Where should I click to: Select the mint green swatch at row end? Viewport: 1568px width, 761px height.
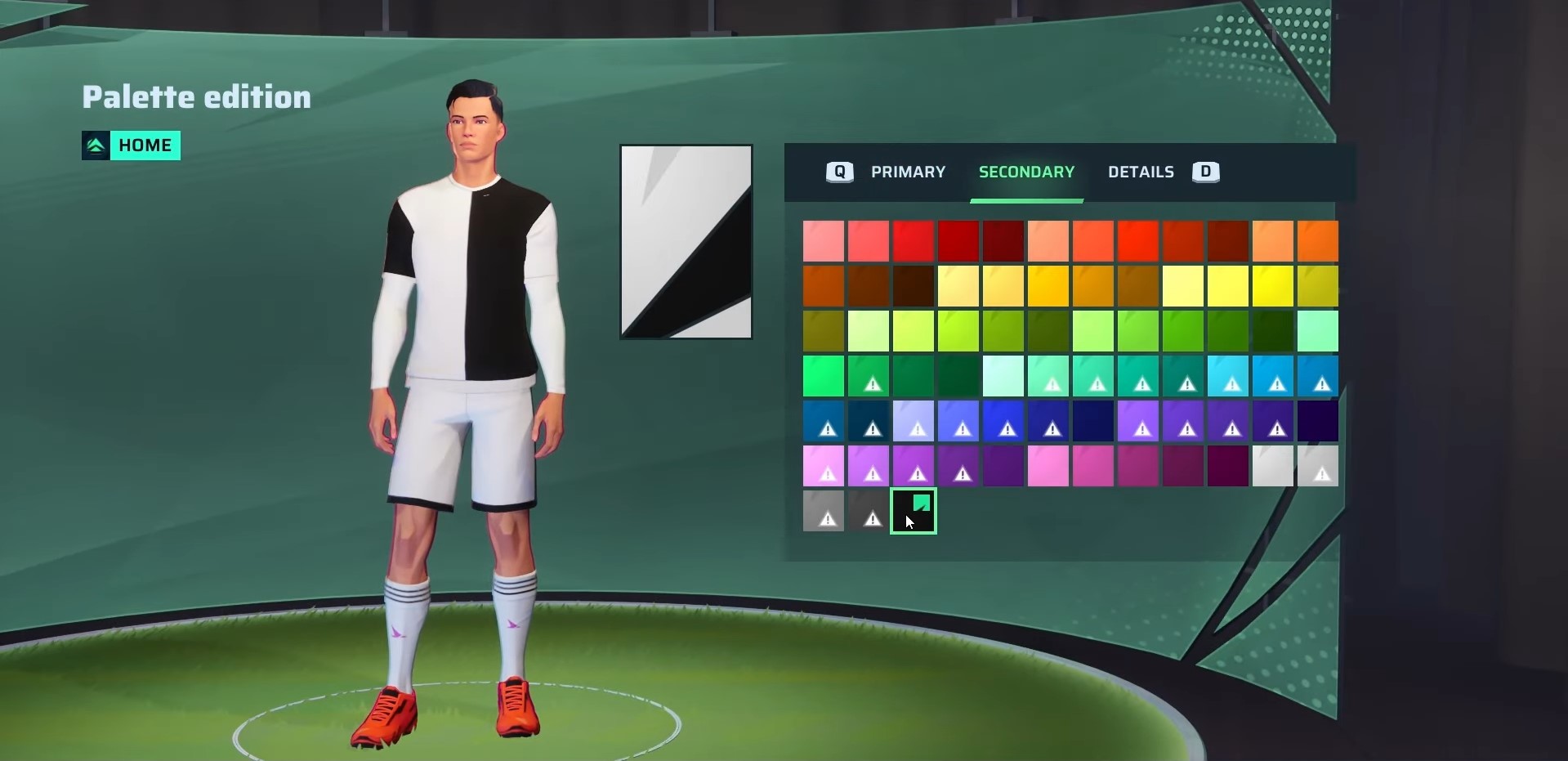pyautogui.click(x=1317, y=331)
